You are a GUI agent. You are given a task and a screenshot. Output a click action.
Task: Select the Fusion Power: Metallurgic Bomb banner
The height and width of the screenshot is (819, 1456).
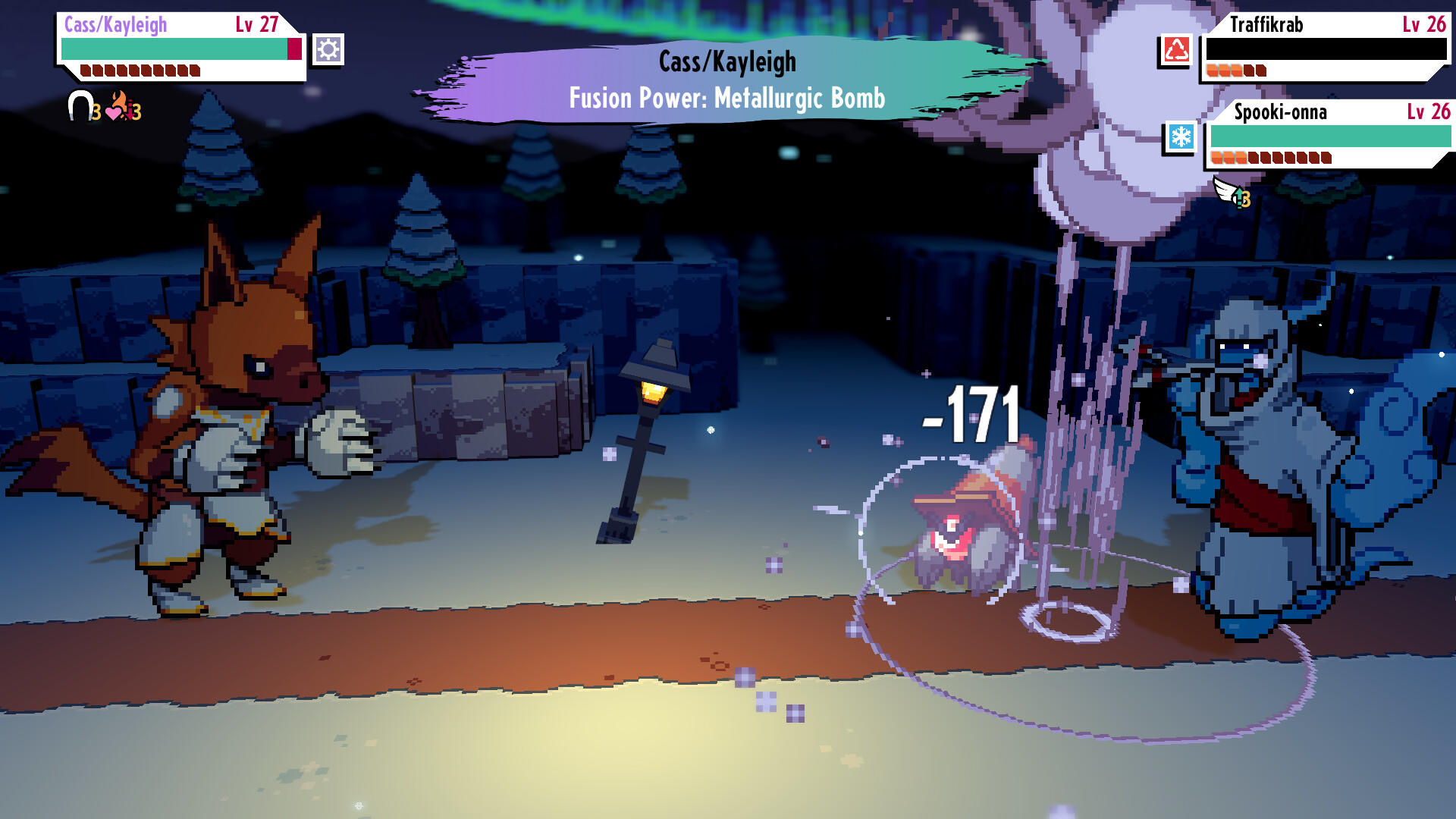pos(726,97)
